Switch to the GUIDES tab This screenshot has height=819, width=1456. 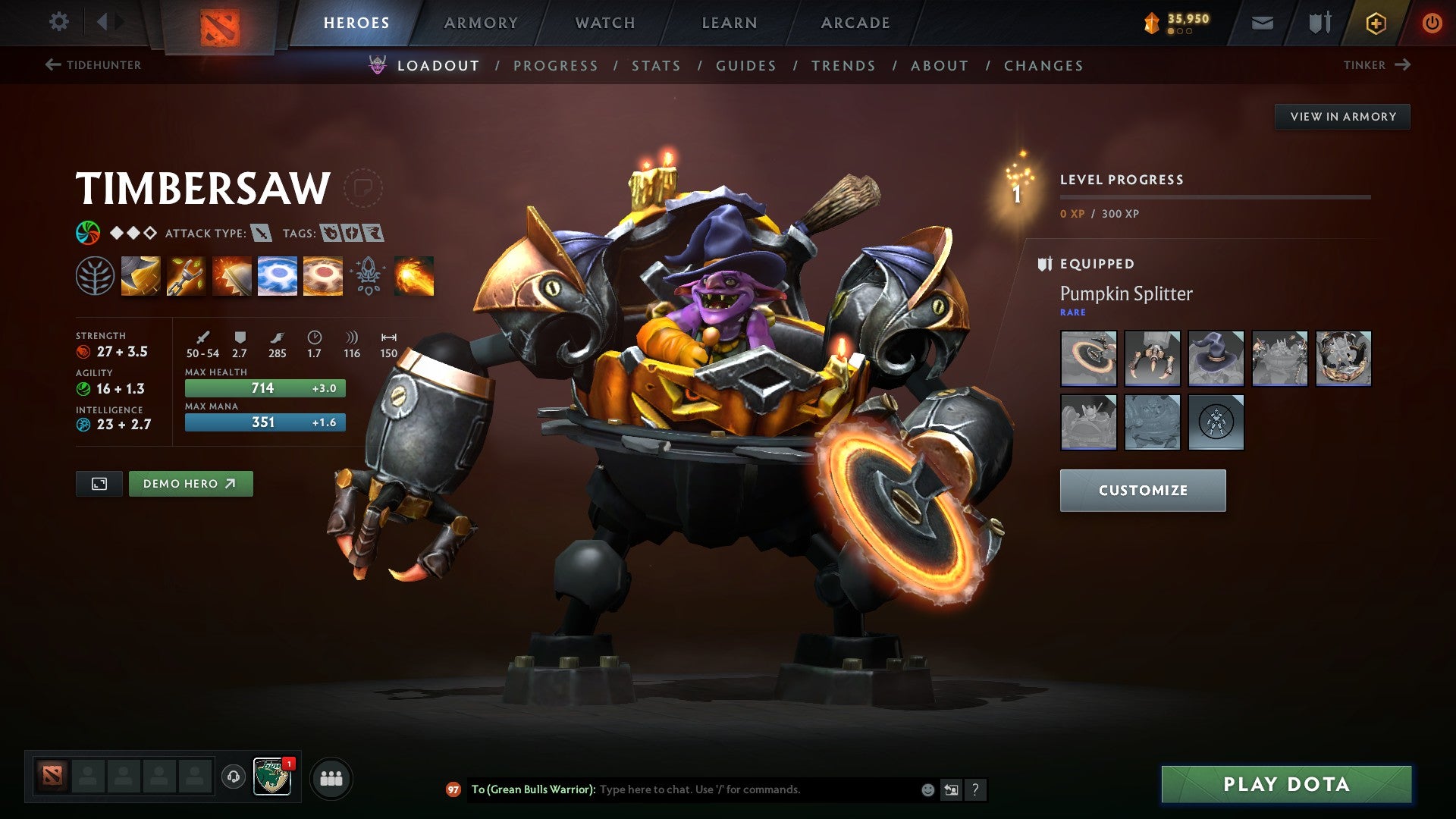click(745, 66)
